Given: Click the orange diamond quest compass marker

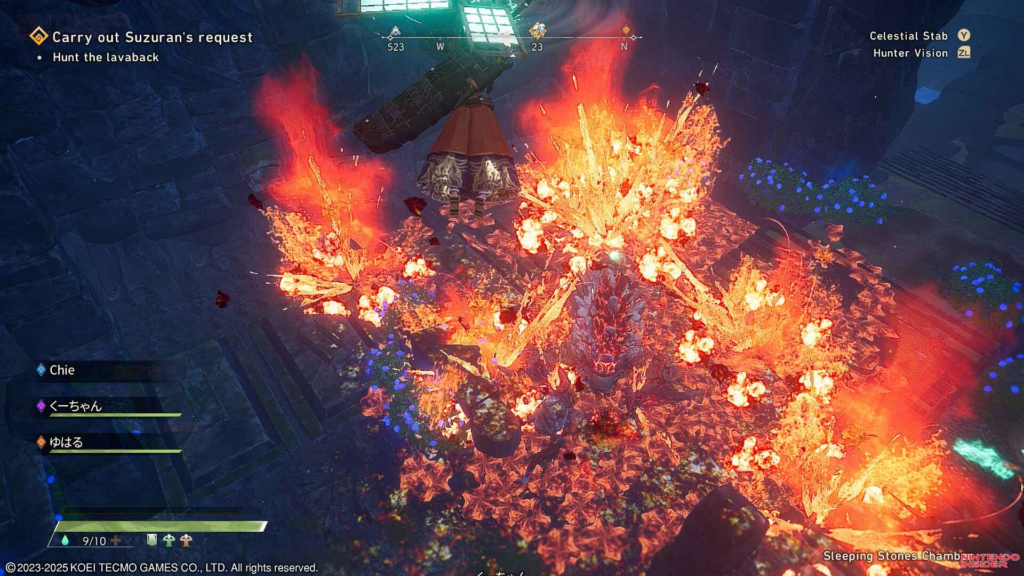Looking at the screenshot, I should point(627,31).
